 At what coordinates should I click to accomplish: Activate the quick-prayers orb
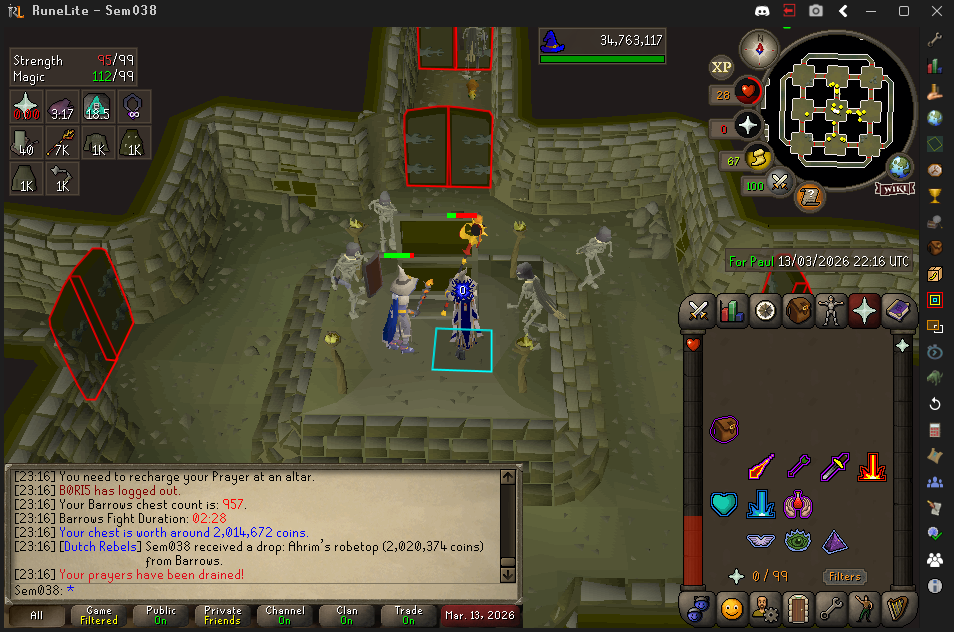(x=748, y=125)
